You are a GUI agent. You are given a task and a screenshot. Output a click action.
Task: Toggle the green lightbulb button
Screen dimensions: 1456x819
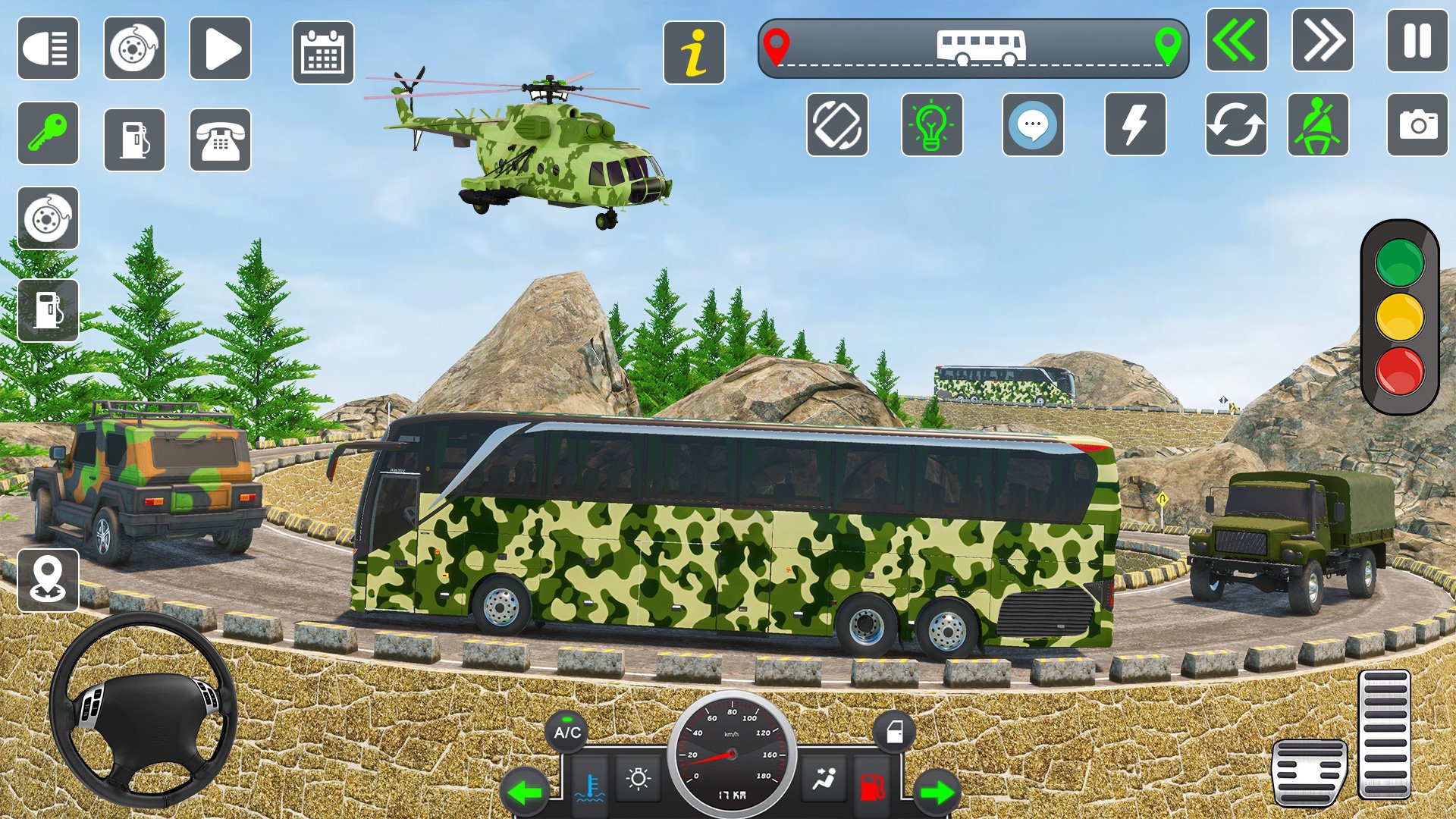click(932, 125)
